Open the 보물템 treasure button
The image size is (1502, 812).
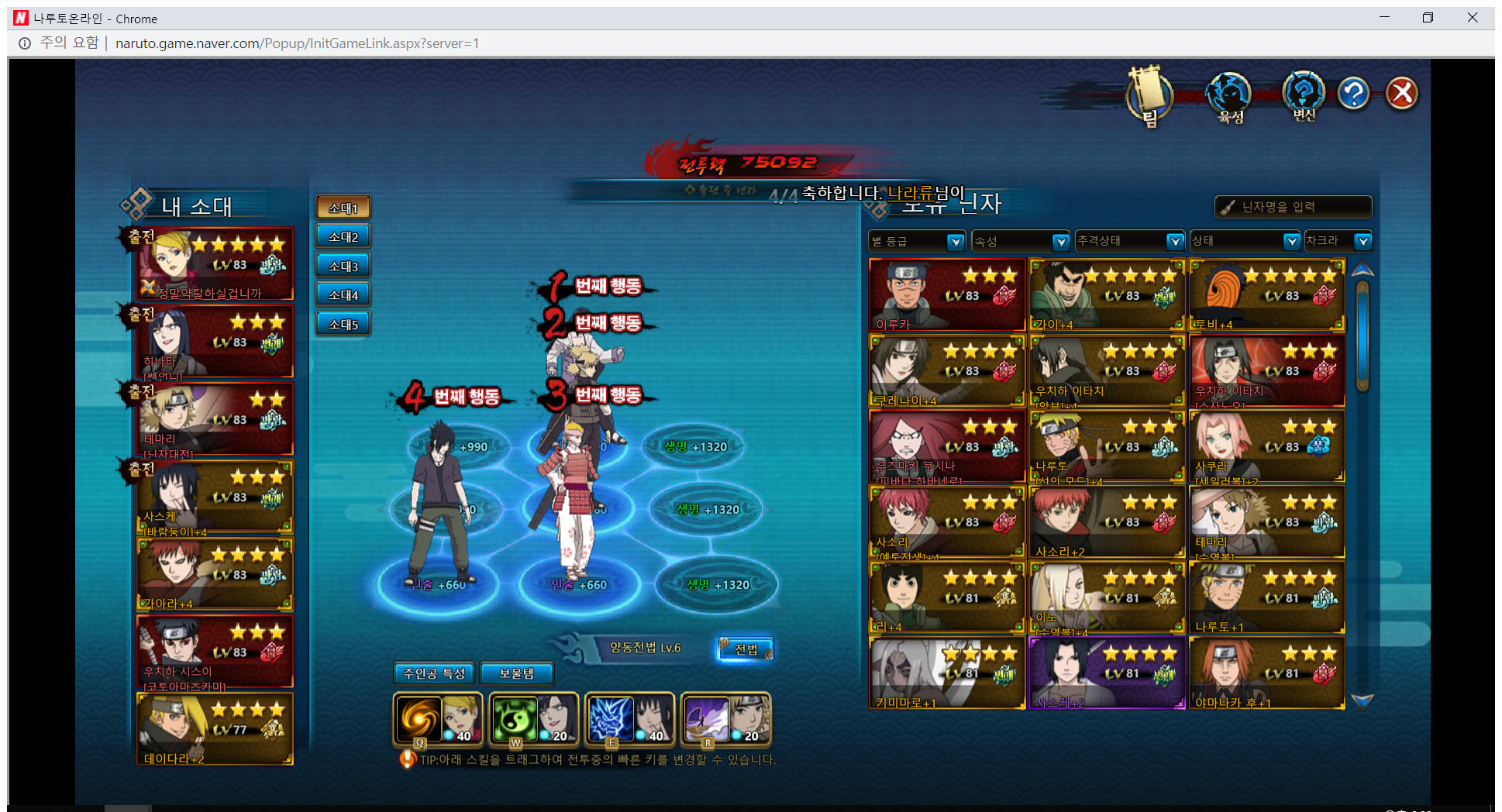pos(516,673)
